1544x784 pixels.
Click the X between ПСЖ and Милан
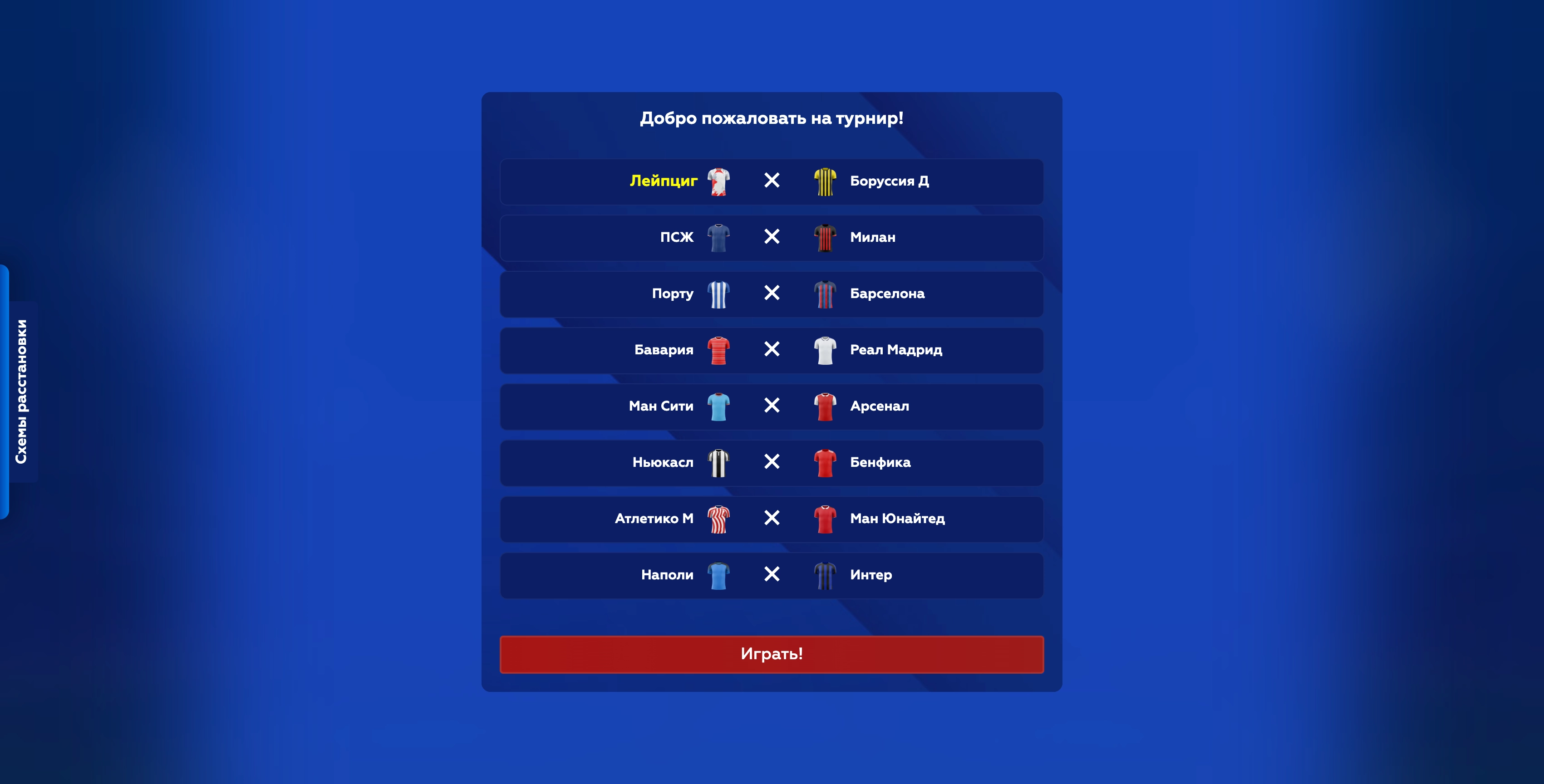[x=772, y=237]
